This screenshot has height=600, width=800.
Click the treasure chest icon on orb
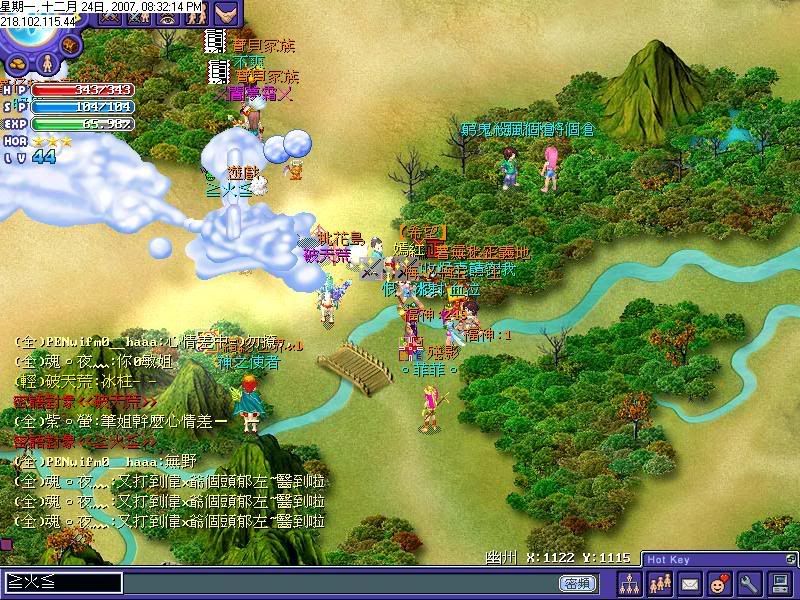[69, 44]
